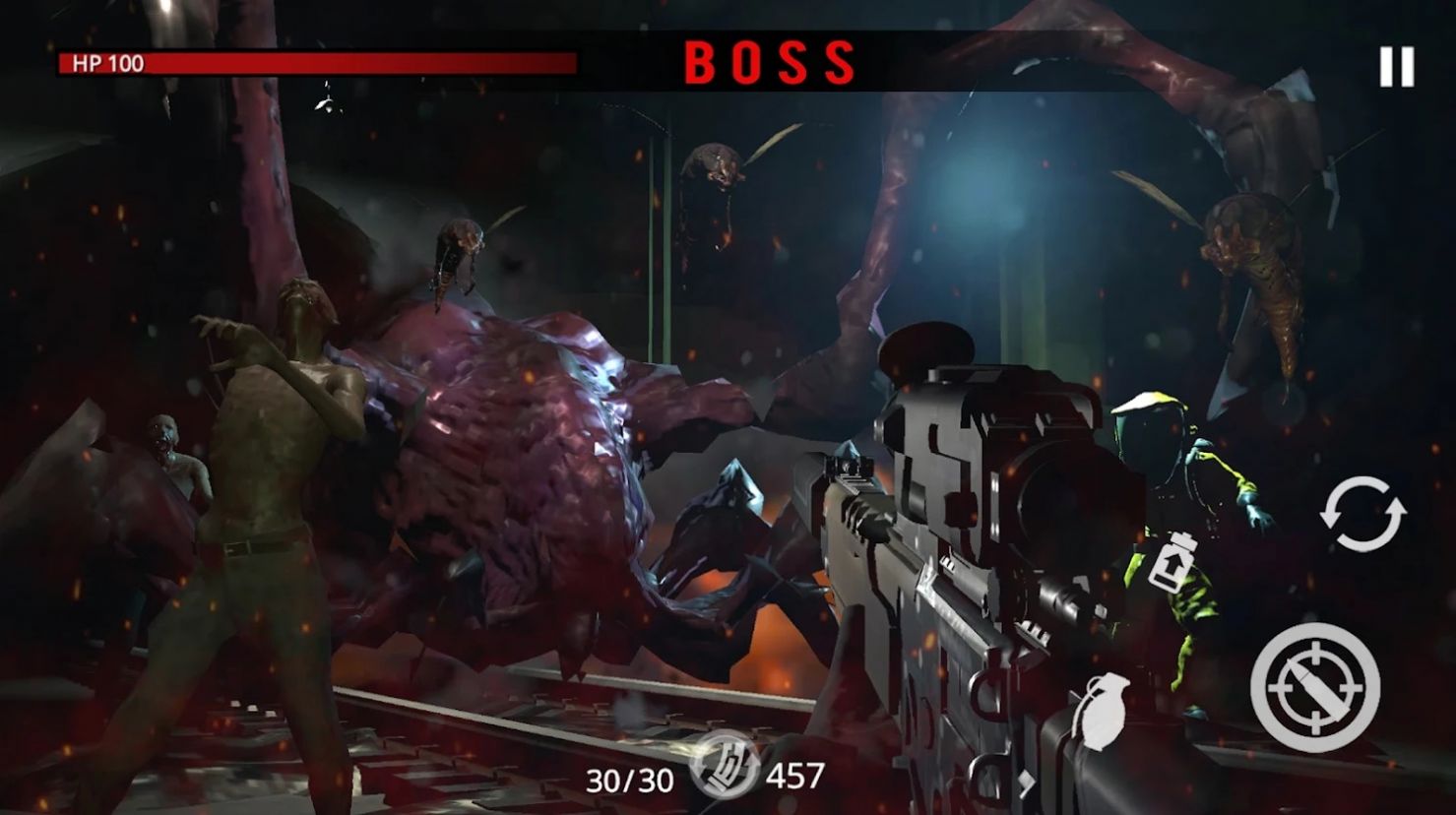Viewport: 1456px width, 815px height.
Task: Reload with the ammo magazine icon
Action: point(724,768)
